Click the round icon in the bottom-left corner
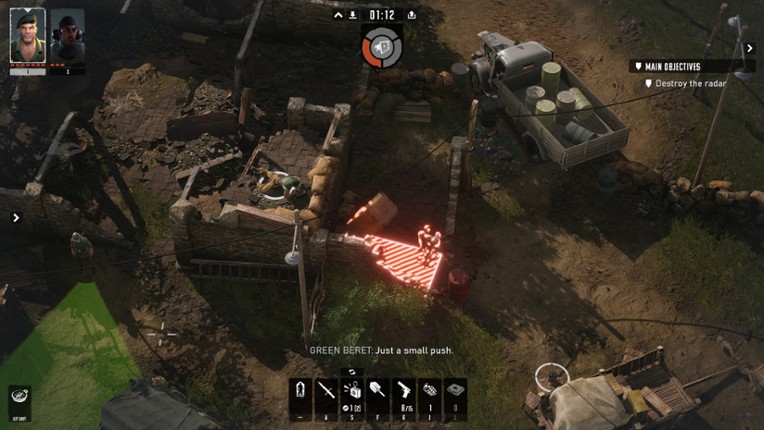Image resolution: width=764 pixels, height=430 pixels. pos(19,397)
